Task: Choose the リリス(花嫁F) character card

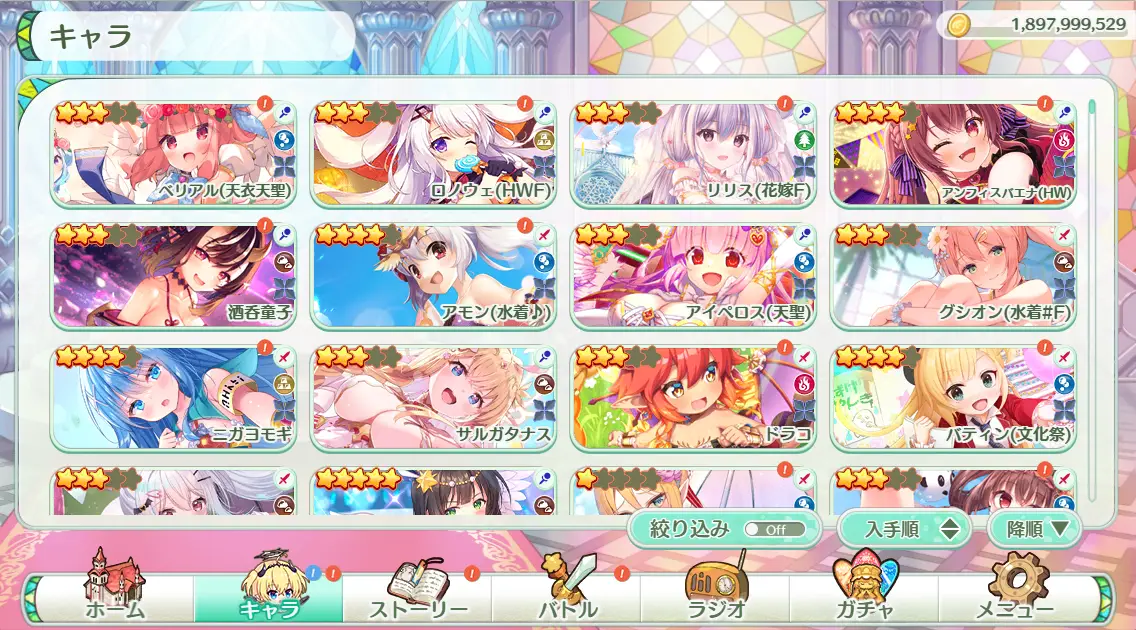Action: [x=693, y=154]
